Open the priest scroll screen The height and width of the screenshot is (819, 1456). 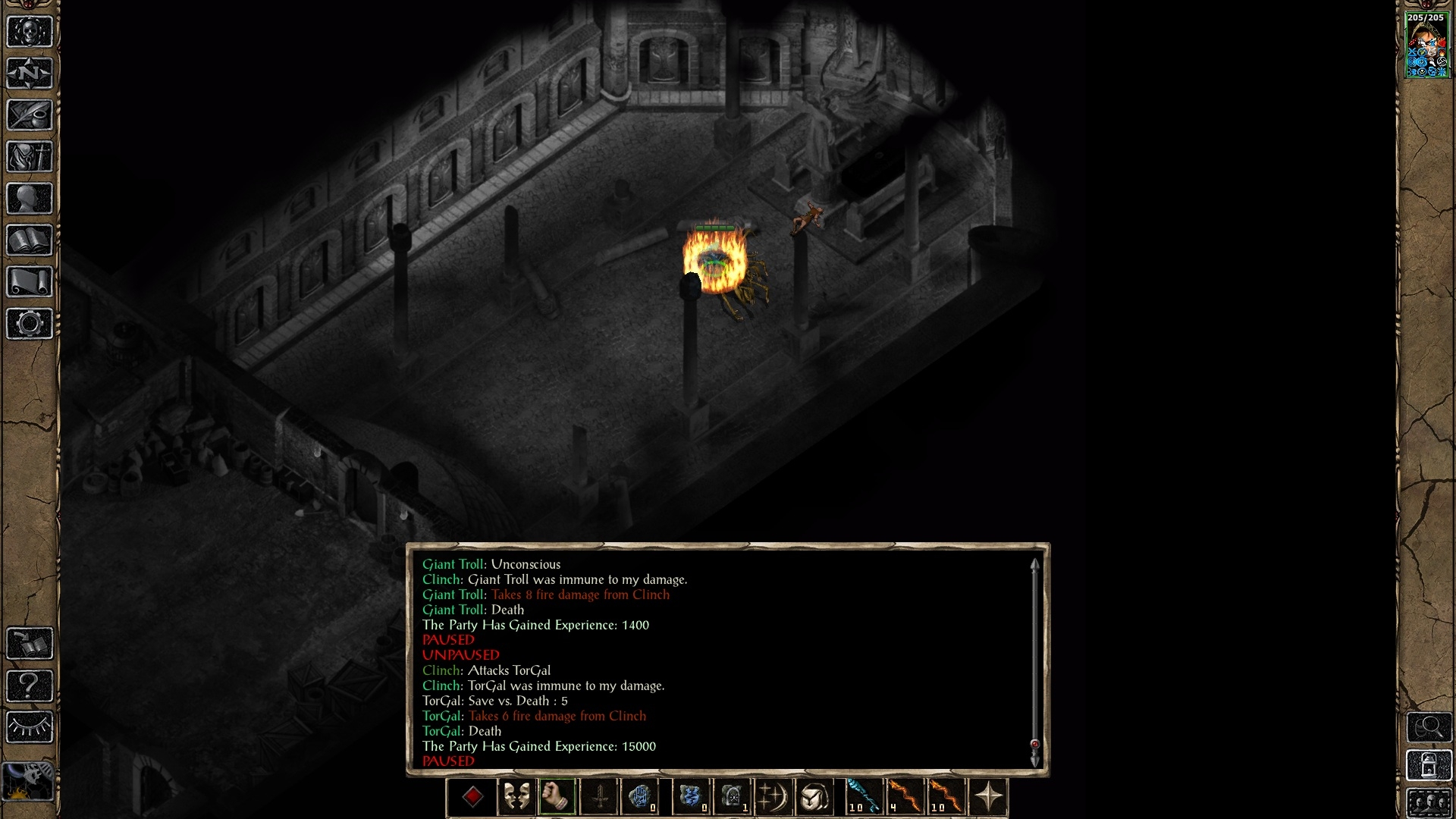click(30, 282)
